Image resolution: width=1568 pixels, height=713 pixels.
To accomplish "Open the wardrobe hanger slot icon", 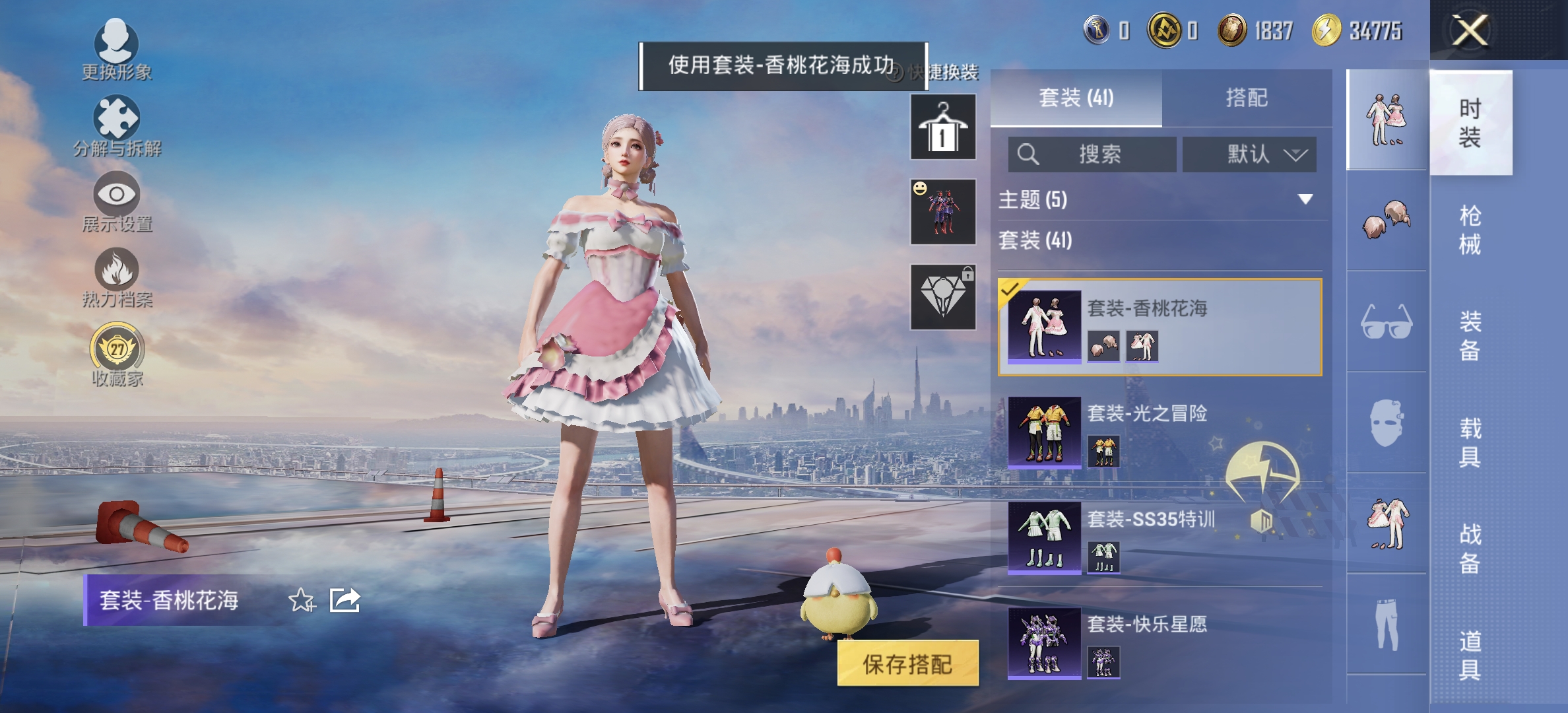I will point(942,125).
